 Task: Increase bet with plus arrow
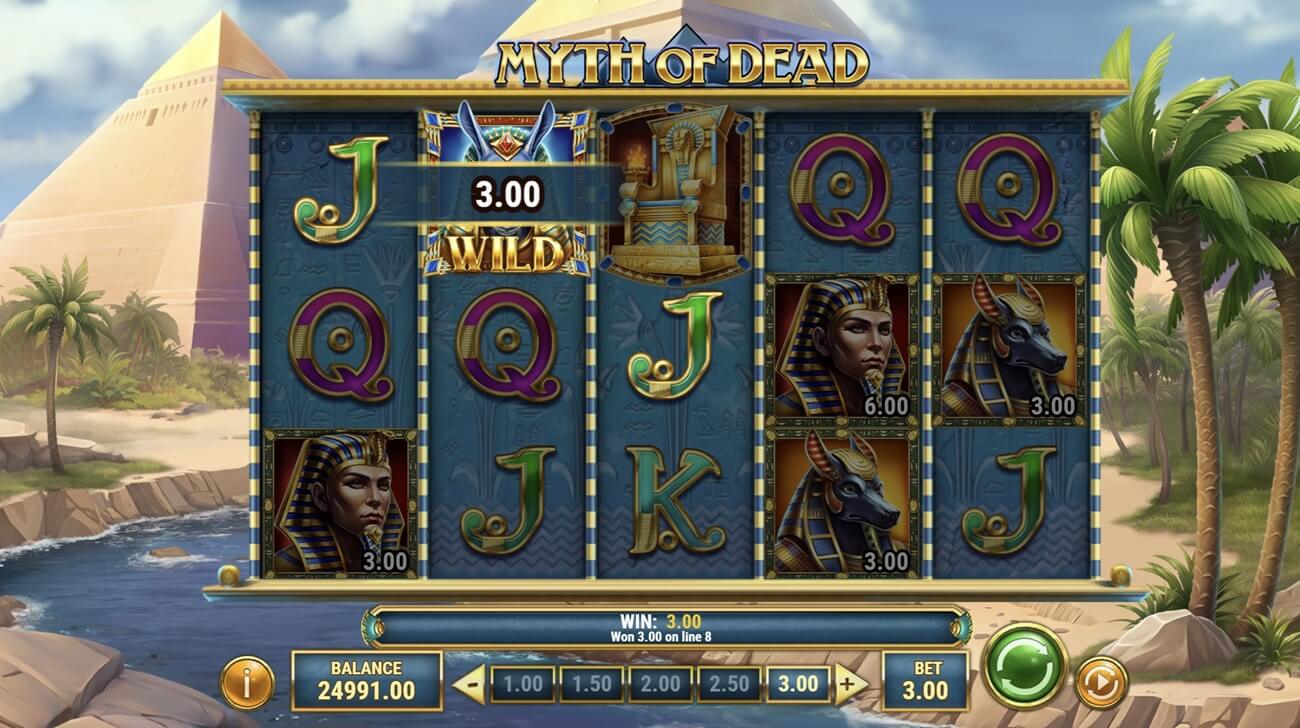tap(851, 685)
